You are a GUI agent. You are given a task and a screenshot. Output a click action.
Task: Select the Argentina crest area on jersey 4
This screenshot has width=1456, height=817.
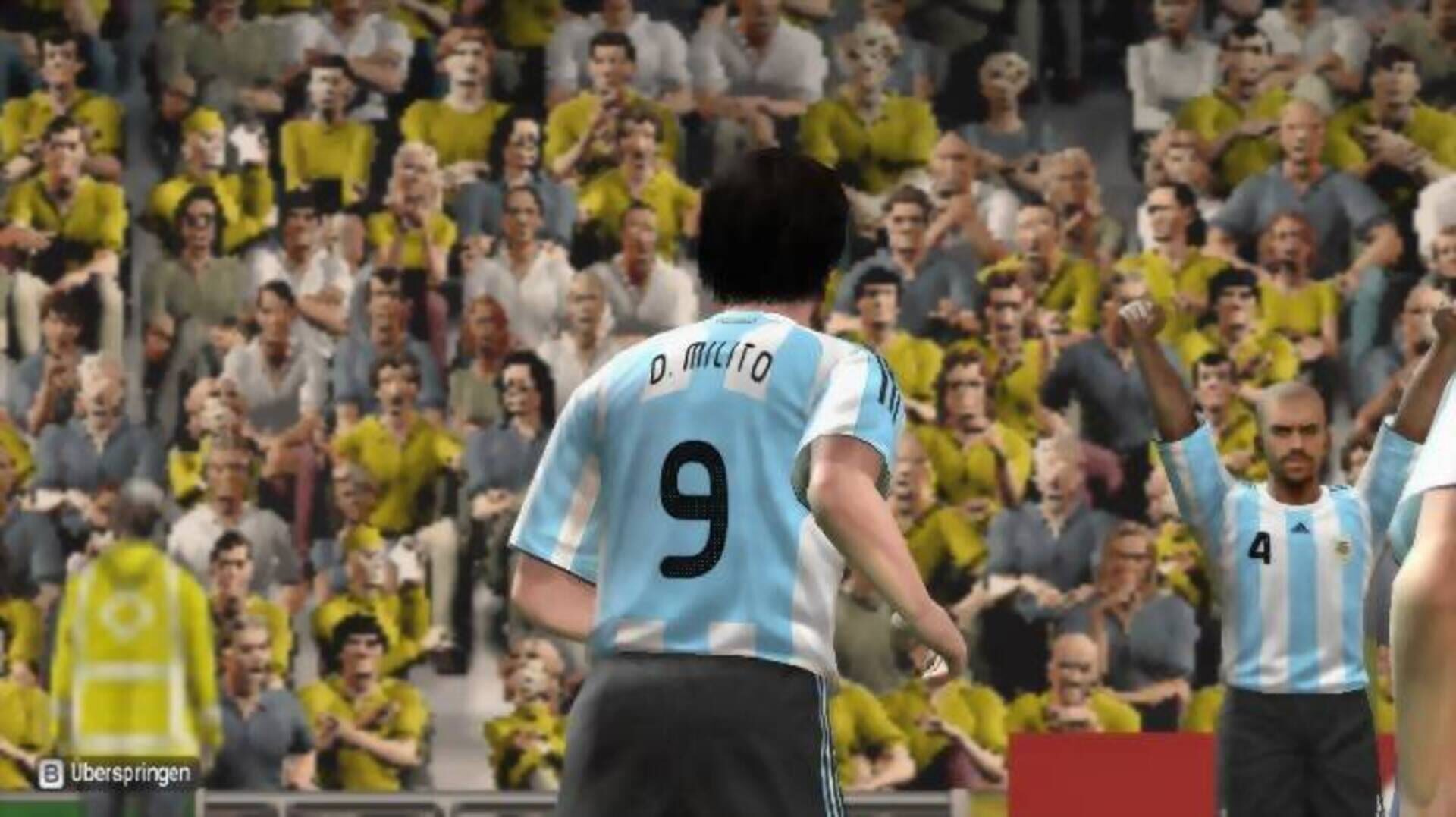(x=1344, y=548)
